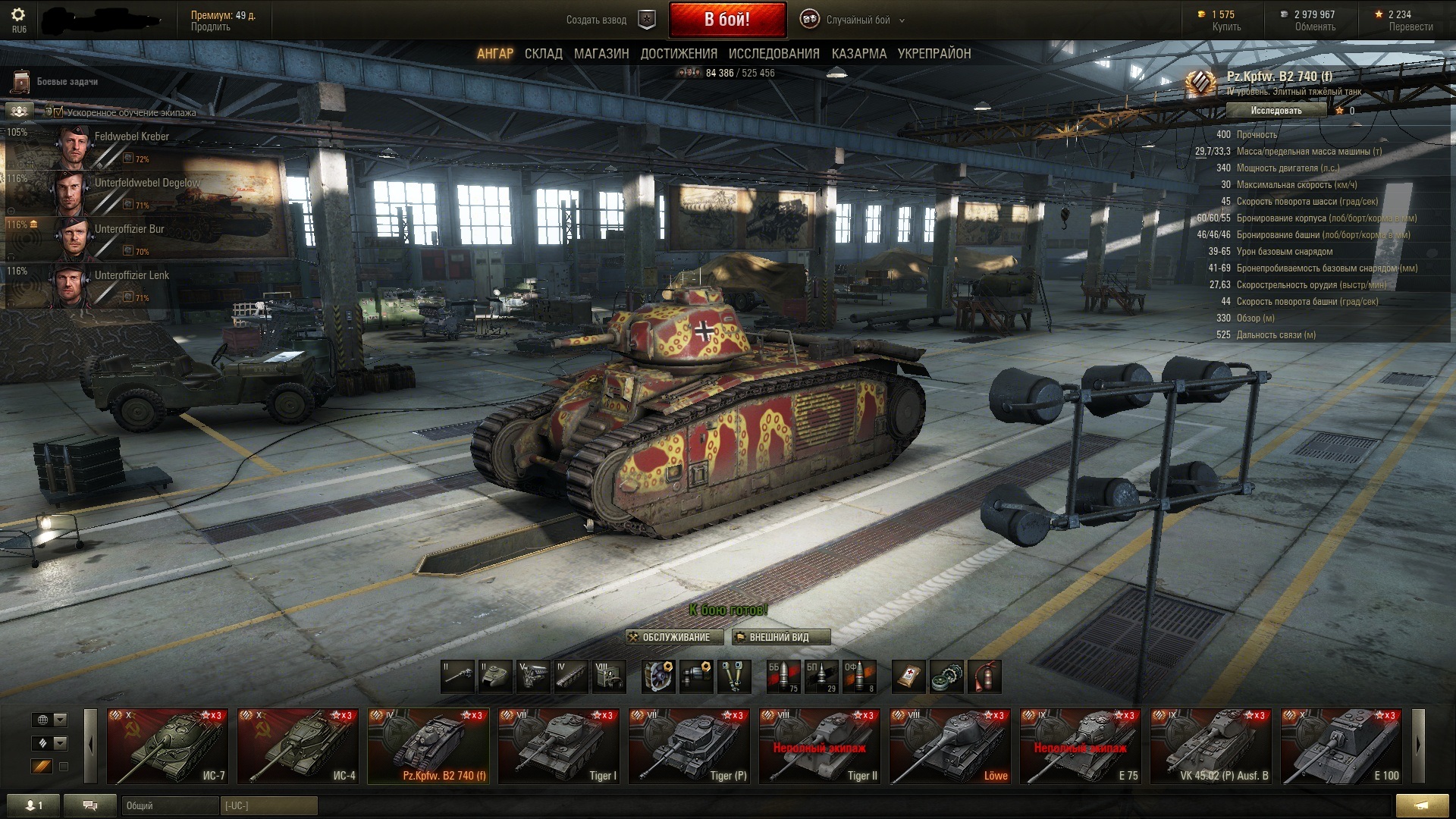Open the Случайный бой battle type dropdown
The image size is (1456, 819).
tap(857, 20)
